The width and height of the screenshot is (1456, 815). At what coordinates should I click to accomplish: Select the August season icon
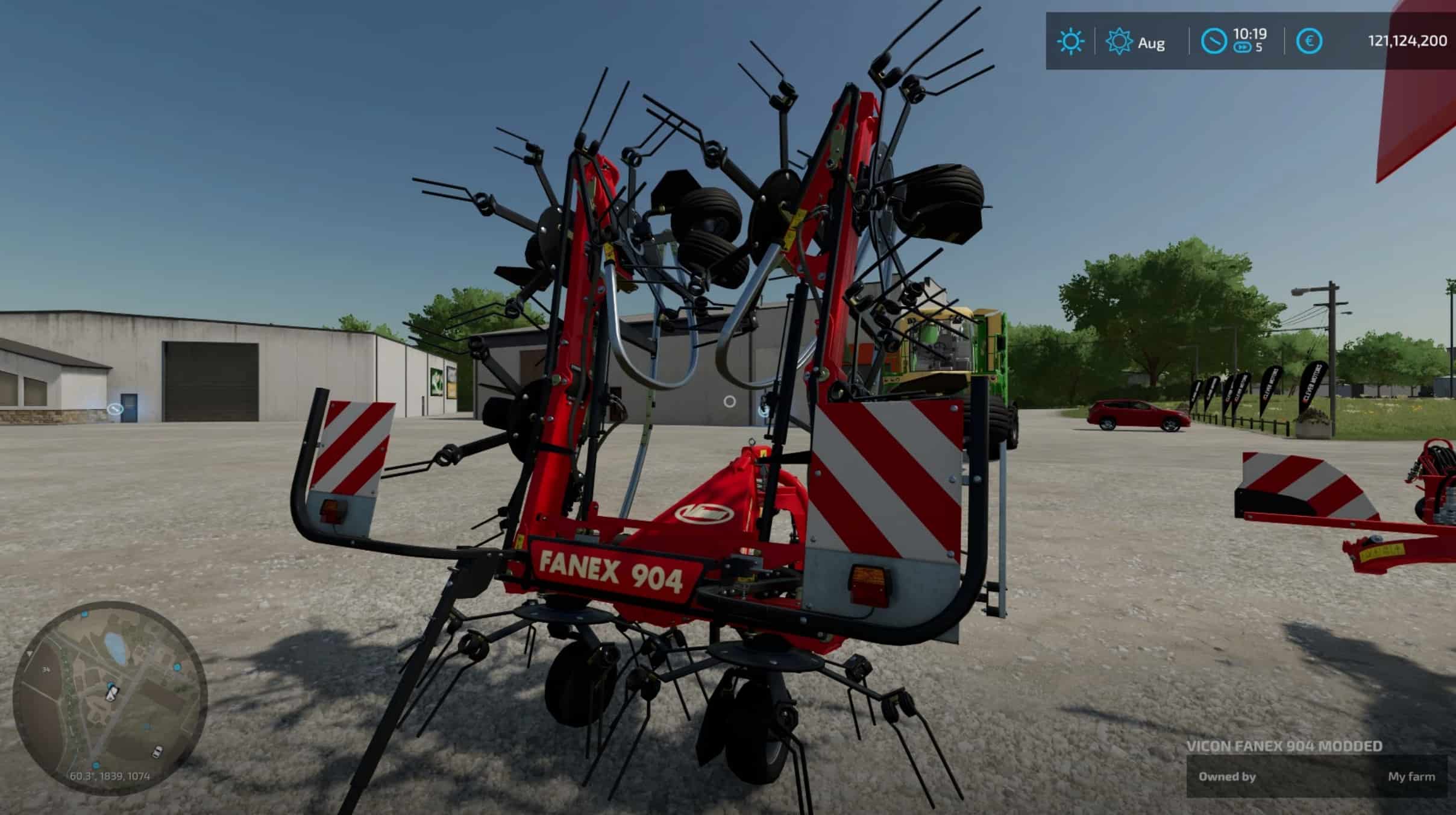click(x=1119, y=42)
